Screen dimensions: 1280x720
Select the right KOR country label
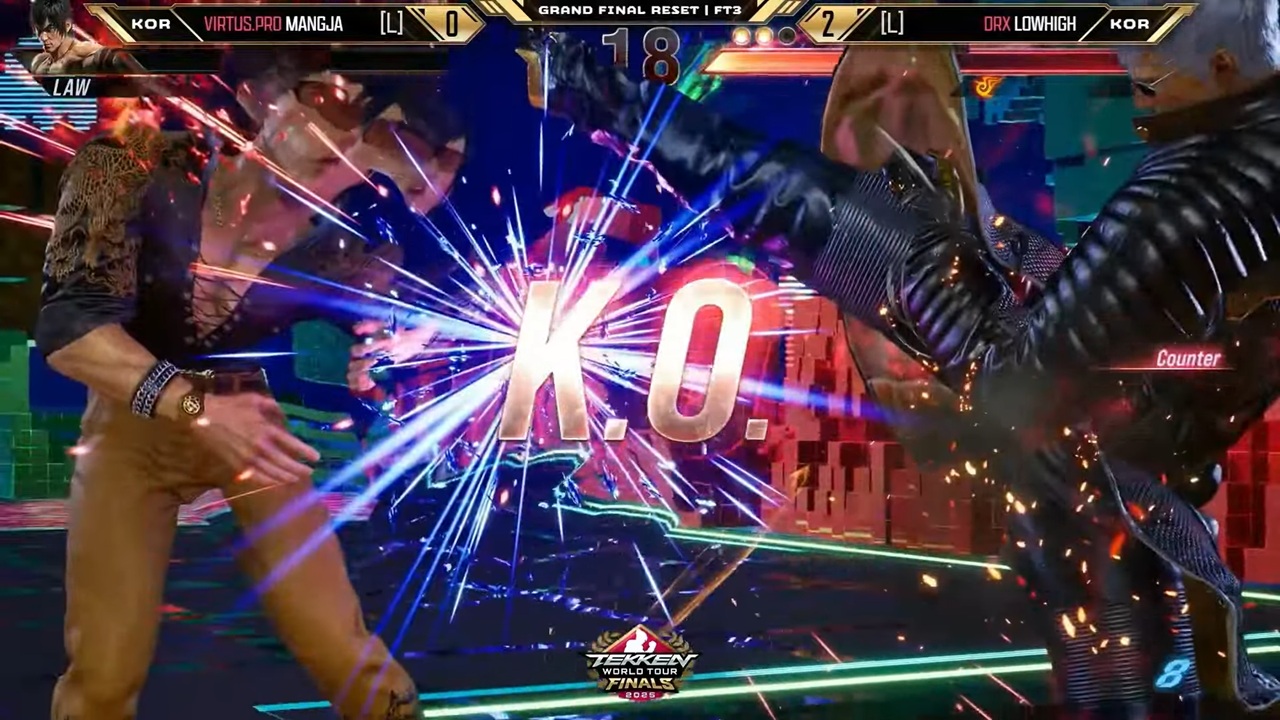[x=1129, y=23]
